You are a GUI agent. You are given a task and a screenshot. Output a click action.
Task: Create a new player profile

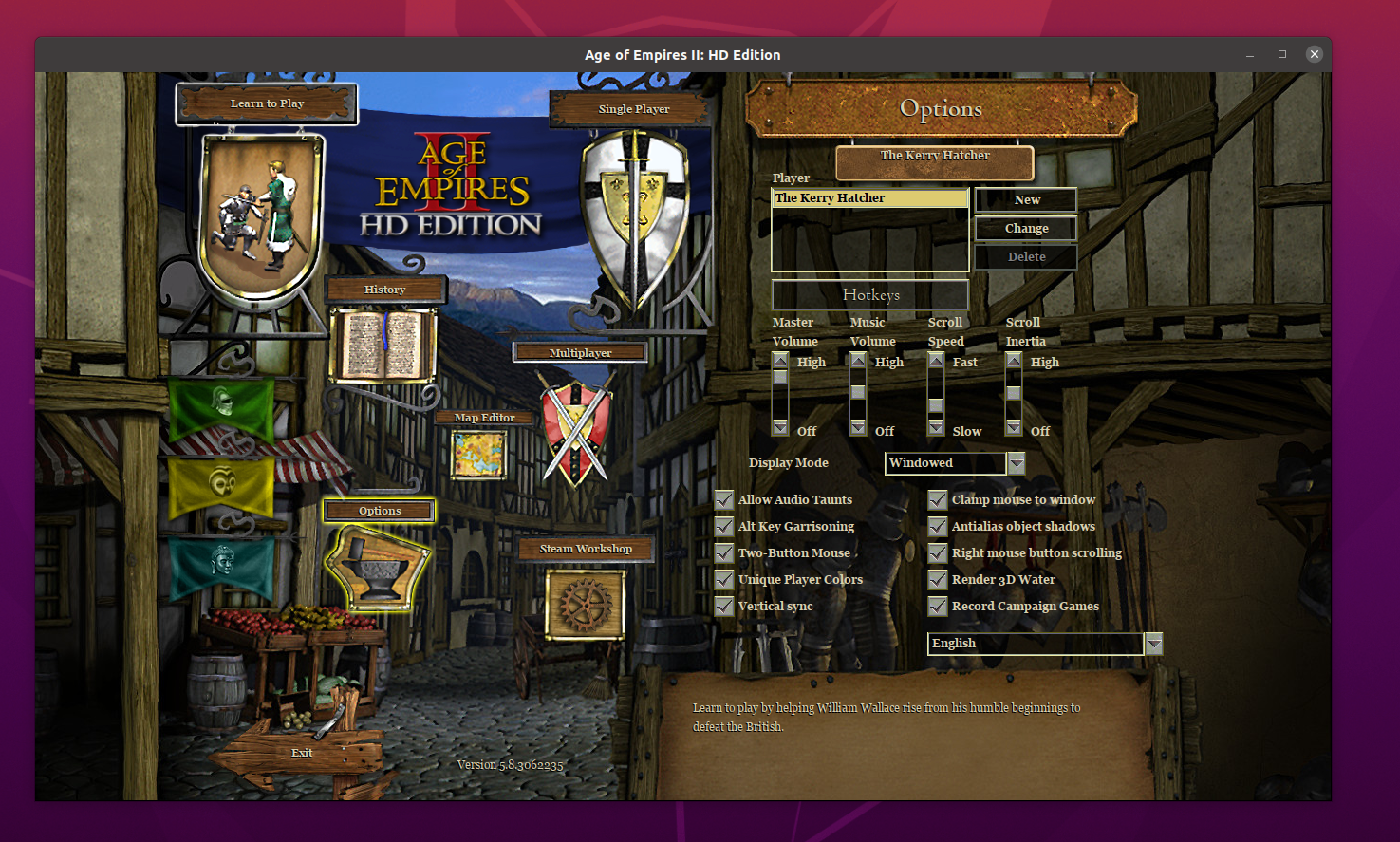(x=1026, y=200)
